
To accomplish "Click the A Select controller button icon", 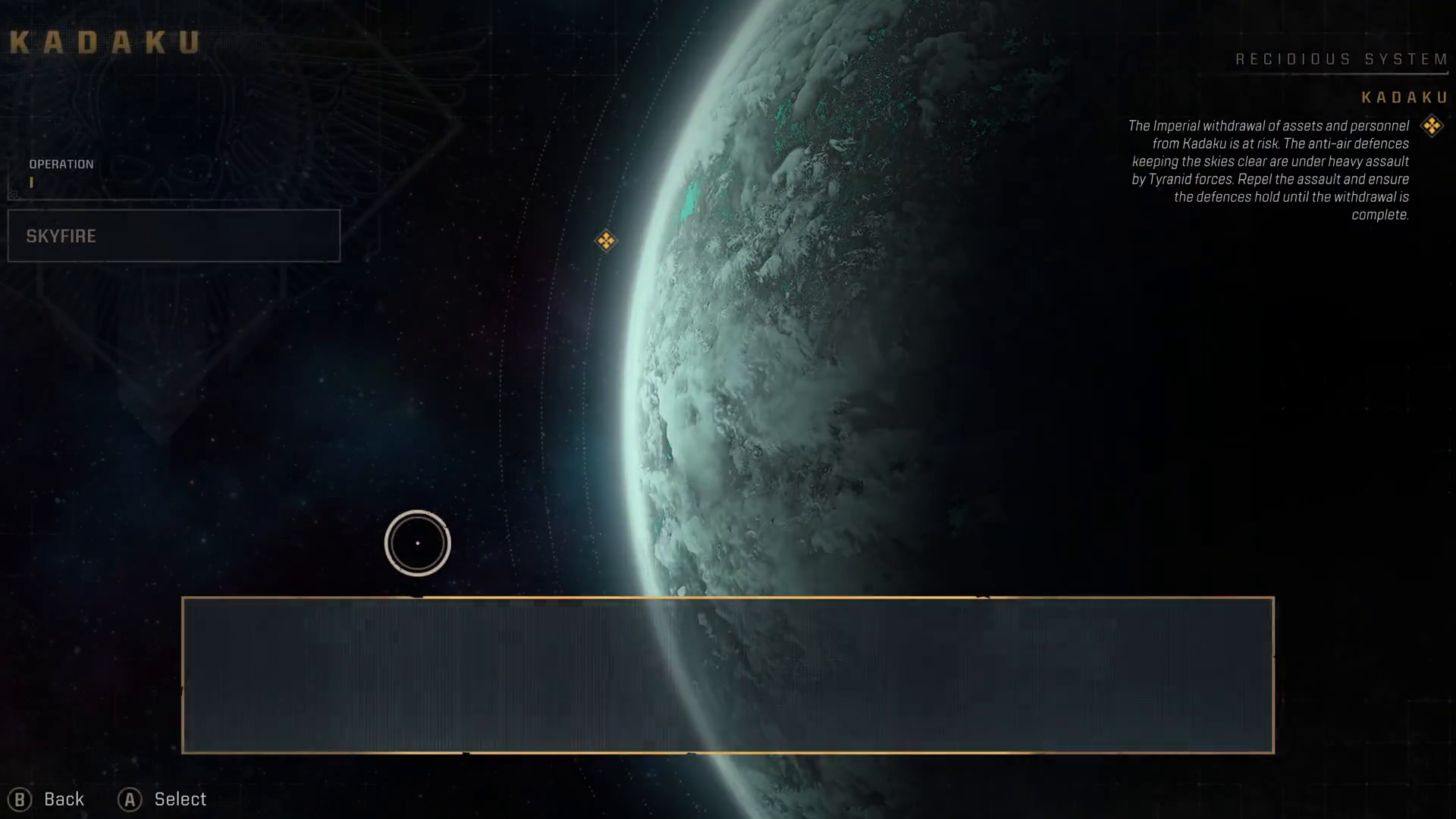I will (130, 799).
